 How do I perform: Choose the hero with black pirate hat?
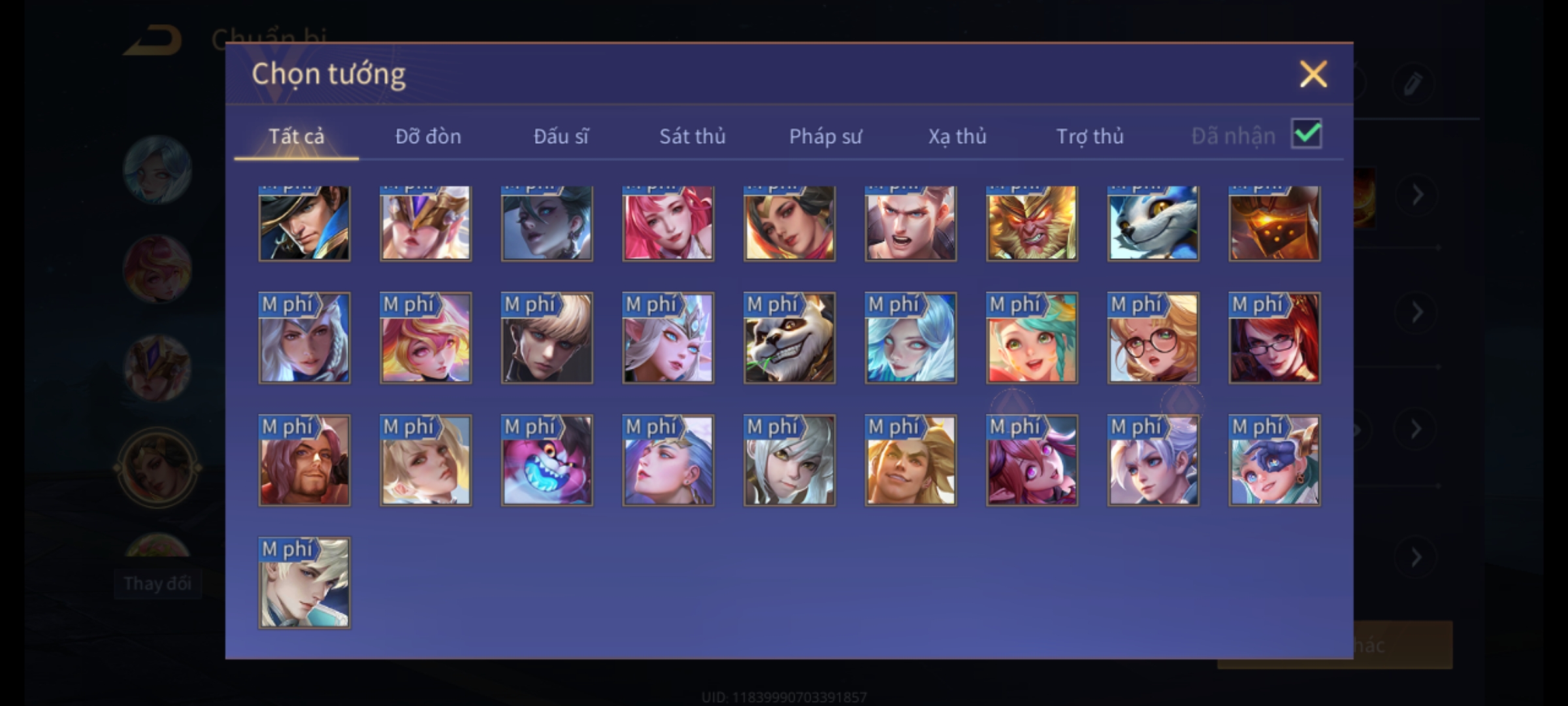pyautogui.click(x=304, y=224)
